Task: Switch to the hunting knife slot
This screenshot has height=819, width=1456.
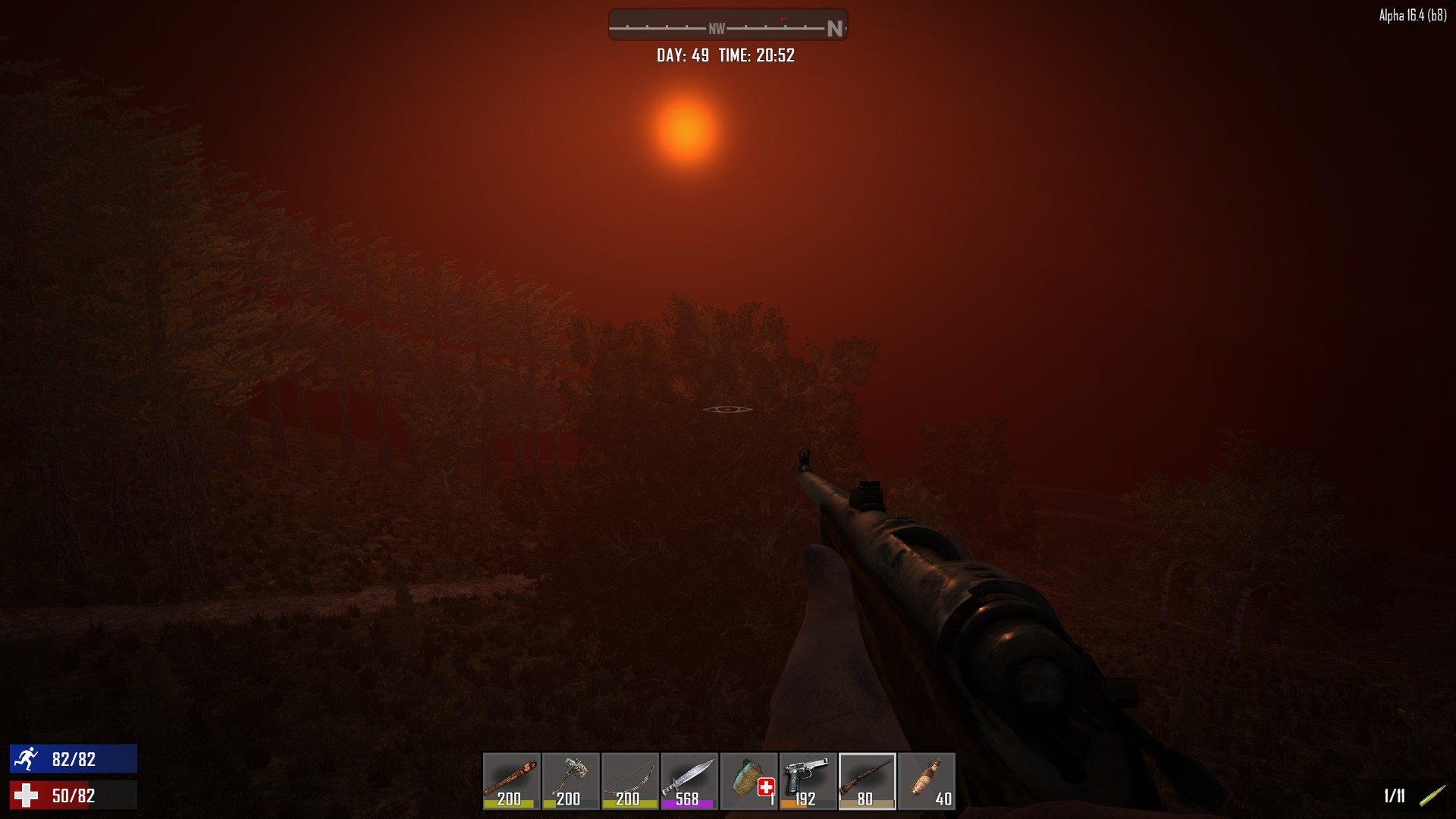Action: [x=689, y=780]
